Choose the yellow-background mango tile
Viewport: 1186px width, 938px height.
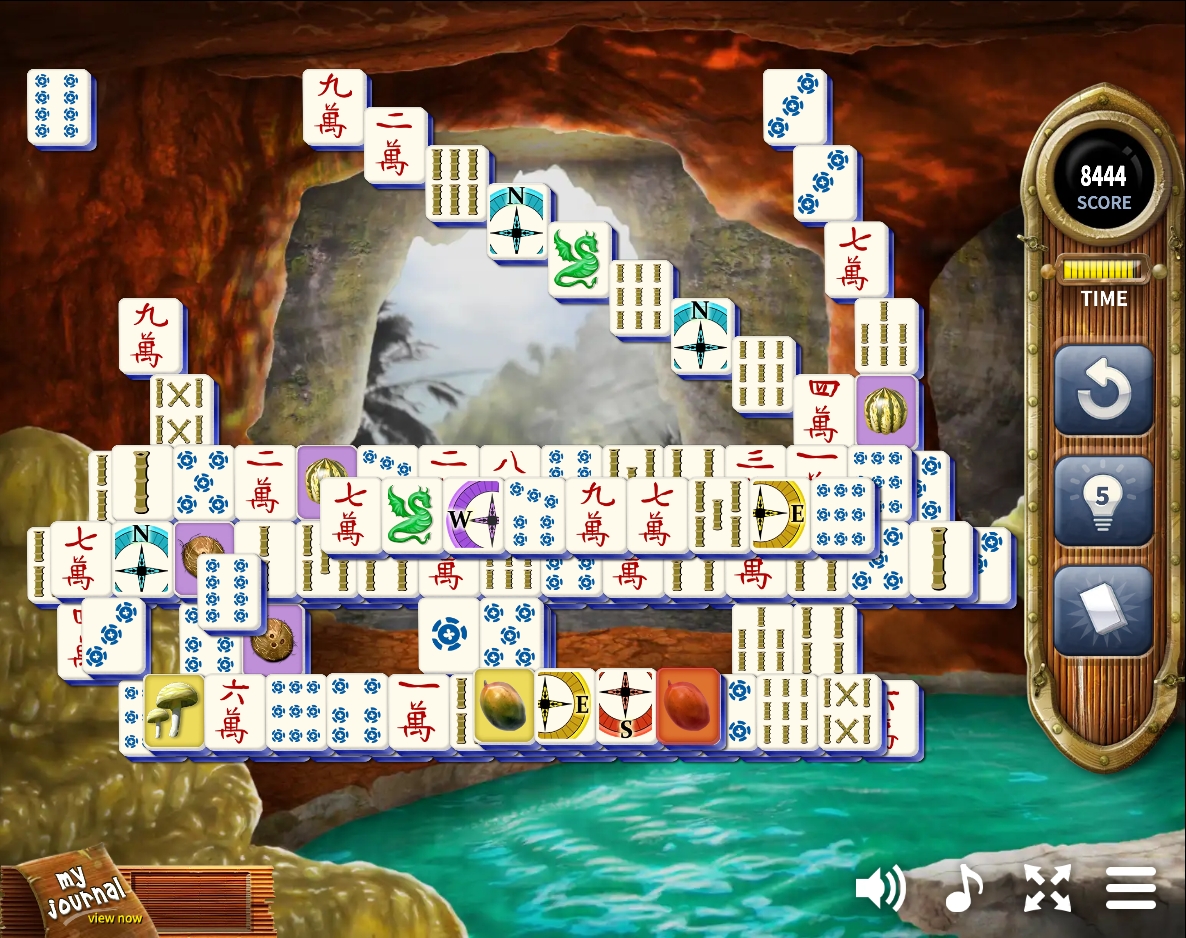click(x=504, y=706)
